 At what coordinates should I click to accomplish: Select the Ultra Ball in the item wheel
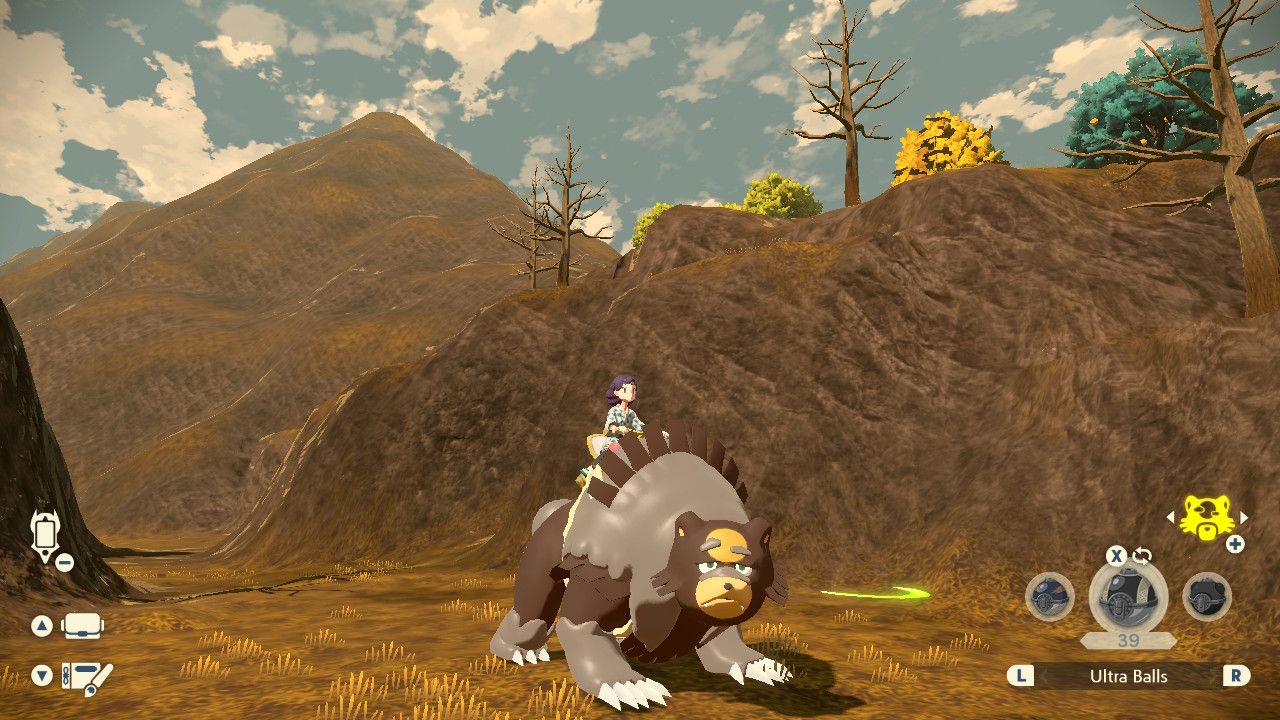(x=1130, y=598)
